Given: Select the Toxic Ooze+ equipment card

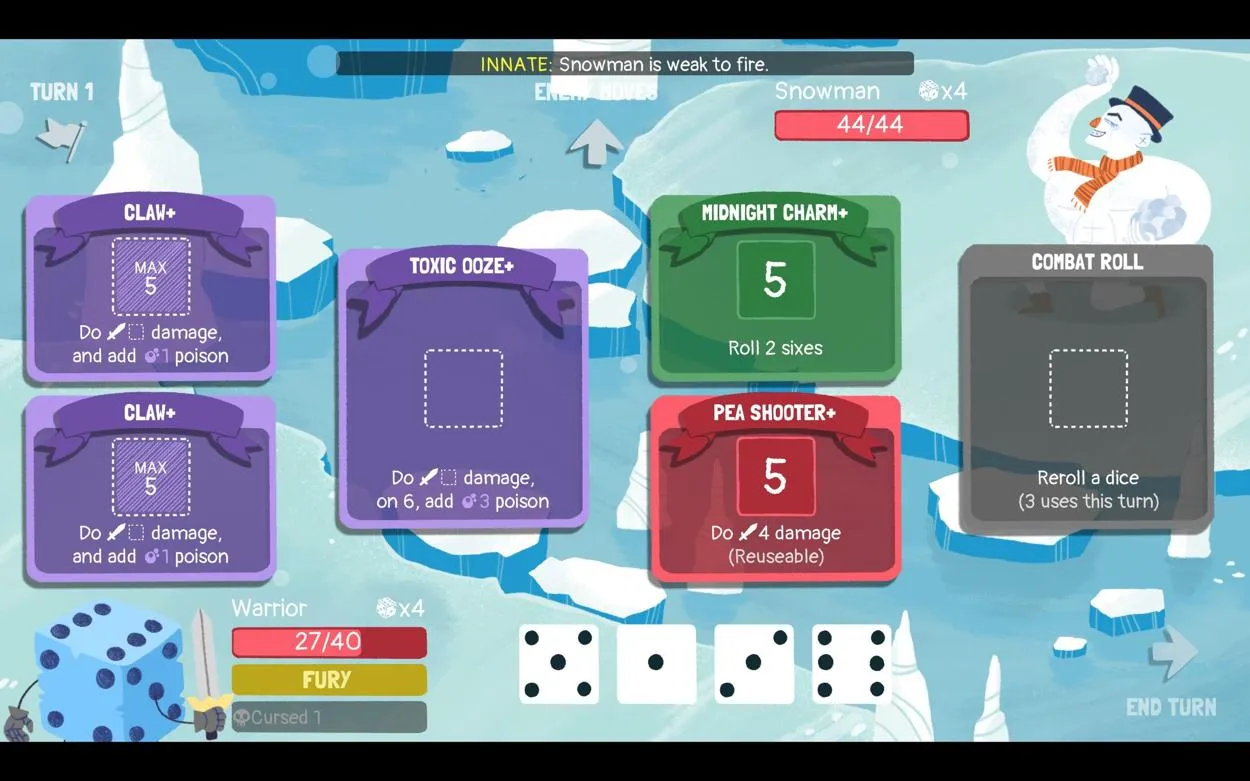Looking at the screenshot, I should coord(463,388).
